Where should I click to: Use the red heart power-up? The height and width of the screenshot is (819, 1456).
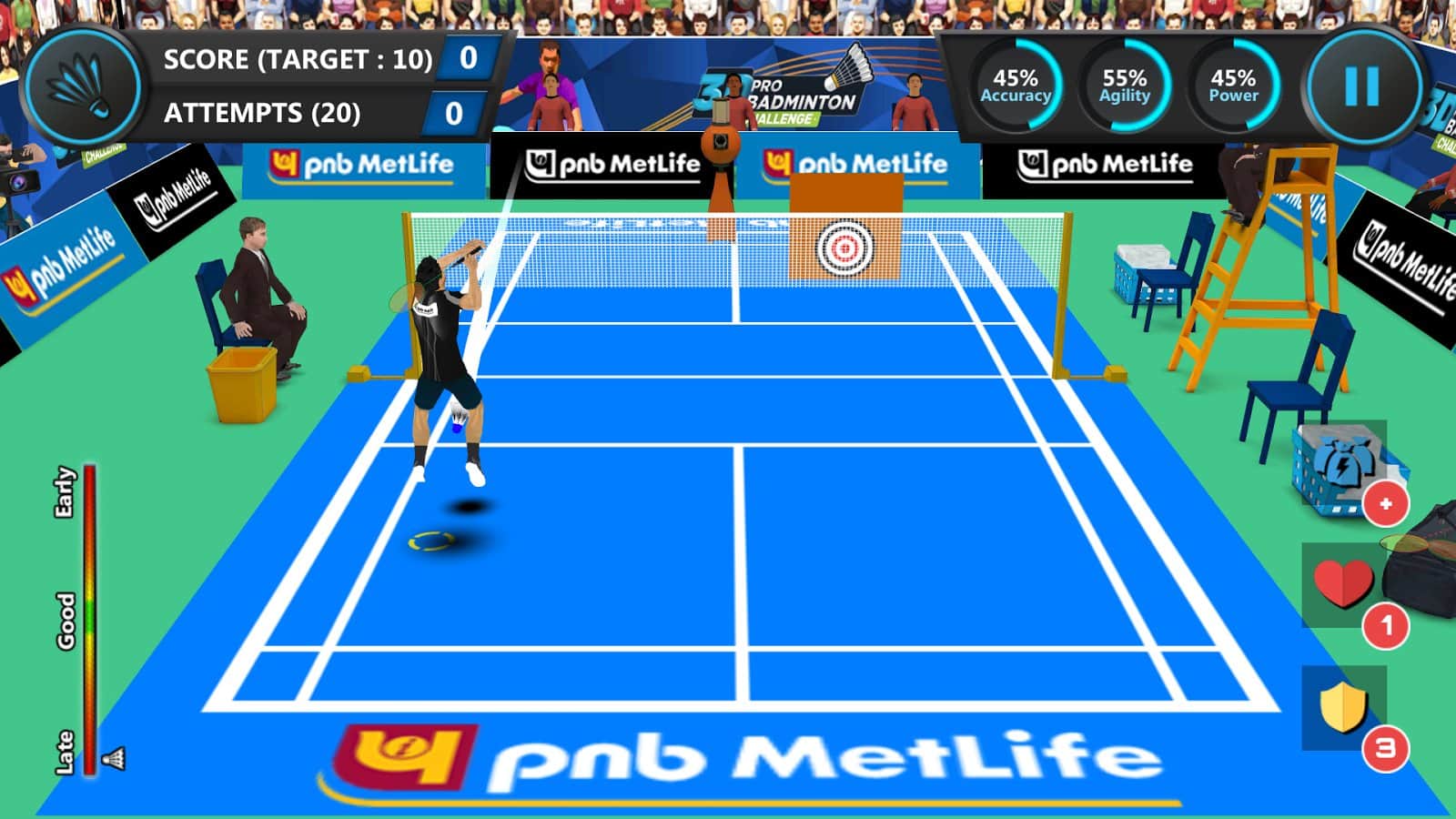(x=1343, y=584)
